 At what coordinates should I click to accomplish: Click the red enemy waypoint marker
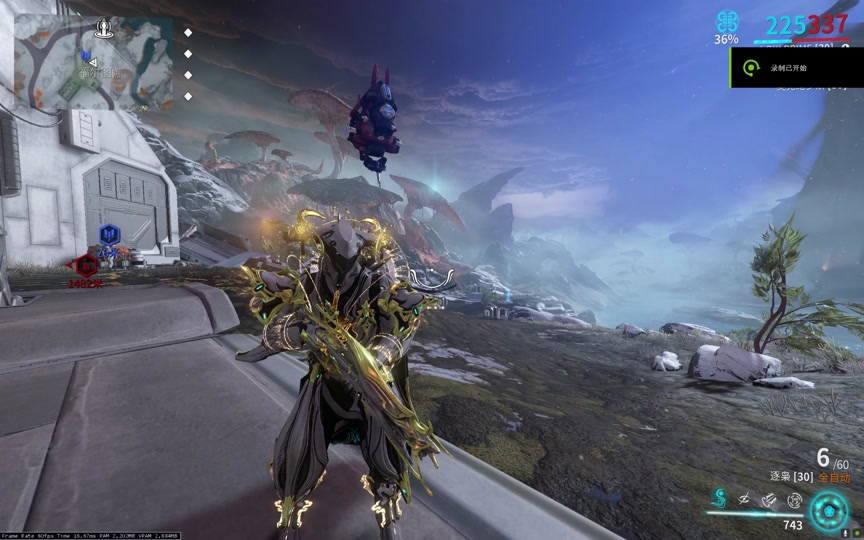pyautogui.click(x=87, y=265)
